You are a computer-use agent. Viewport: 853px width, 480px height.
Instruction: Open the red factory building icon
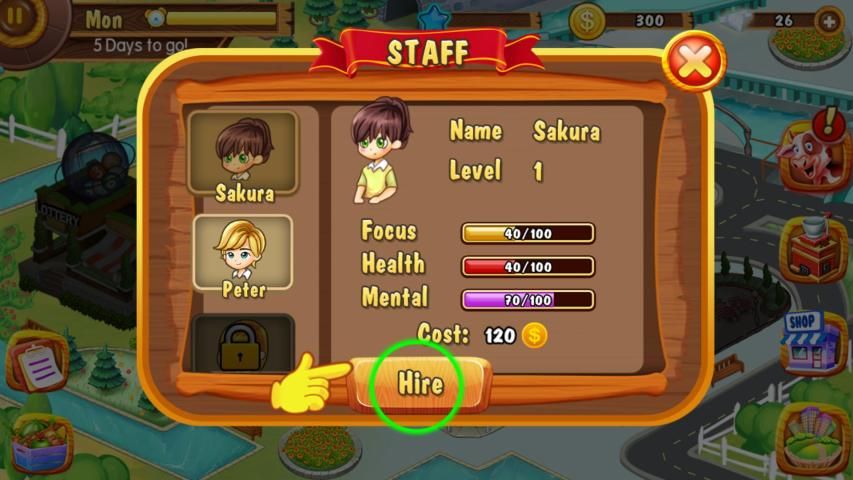(x=811, y=247)
